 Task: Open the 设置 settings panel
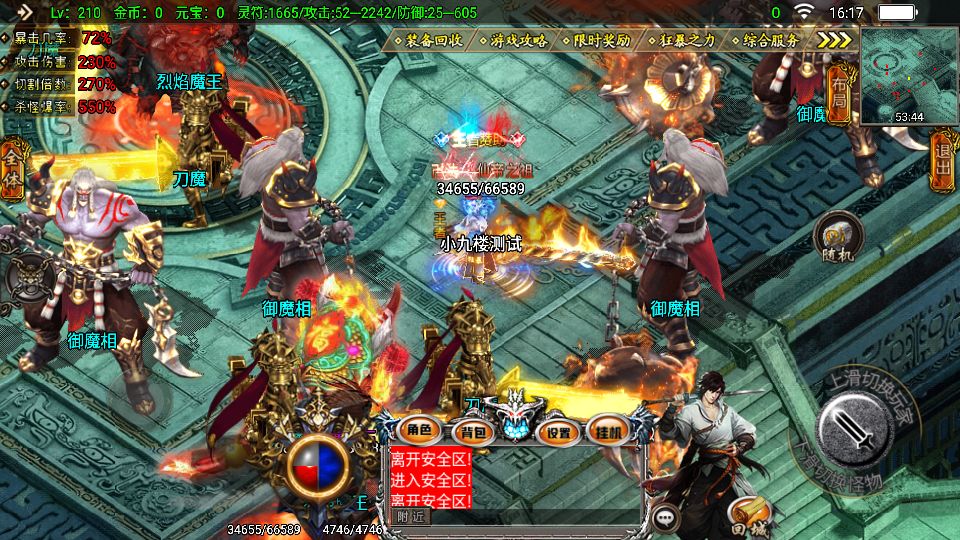[559, 432]
